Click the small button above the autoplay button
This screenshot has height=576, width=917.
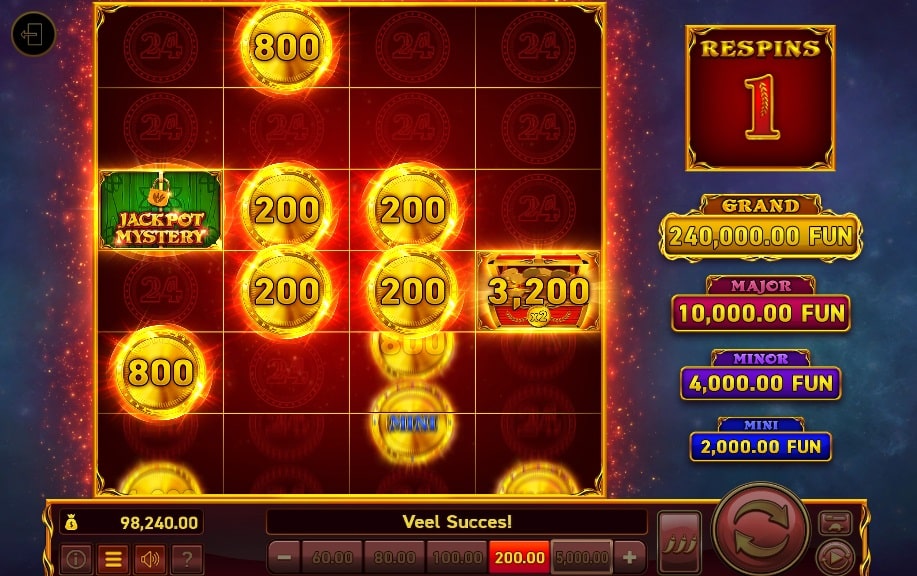[x=835, y=523]
